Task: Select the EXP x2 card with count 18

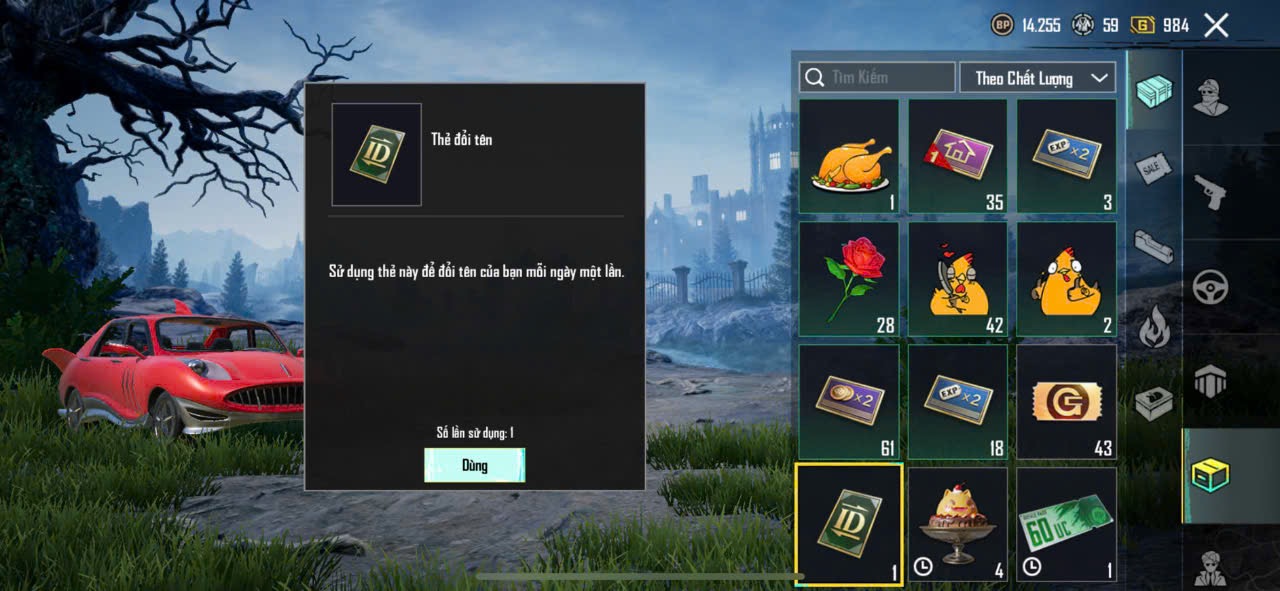Action: click(958, 402)
